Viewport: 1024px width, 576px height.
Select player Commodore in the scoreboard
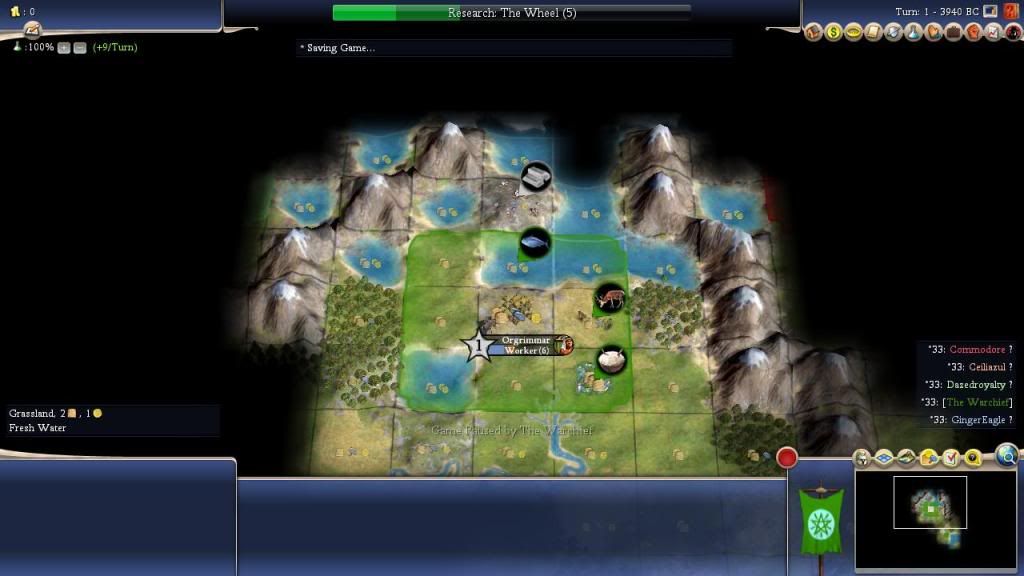(x=977, y=349)
